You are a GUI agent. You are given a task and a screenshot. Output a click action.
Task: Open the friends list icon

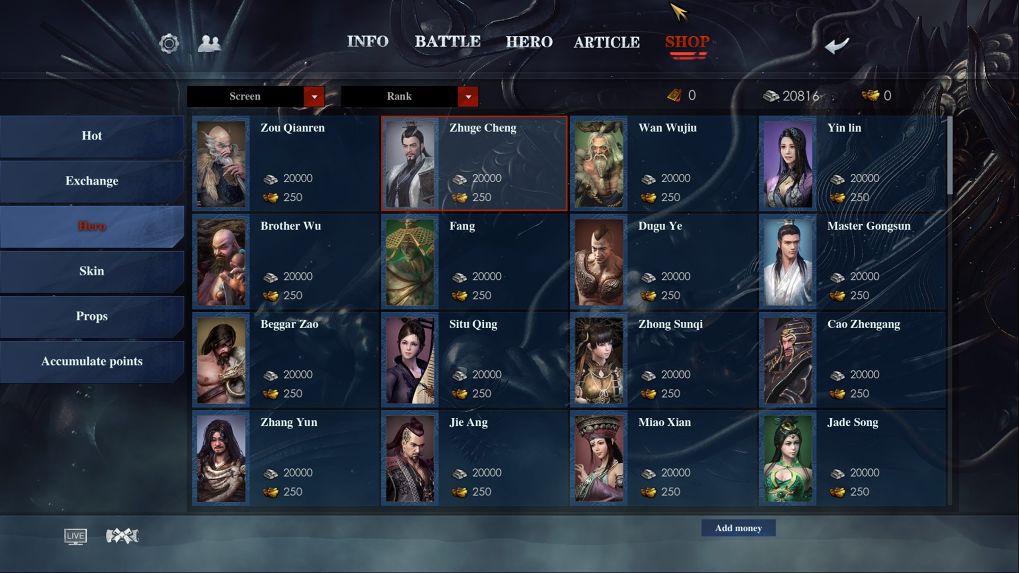point(209,43)
